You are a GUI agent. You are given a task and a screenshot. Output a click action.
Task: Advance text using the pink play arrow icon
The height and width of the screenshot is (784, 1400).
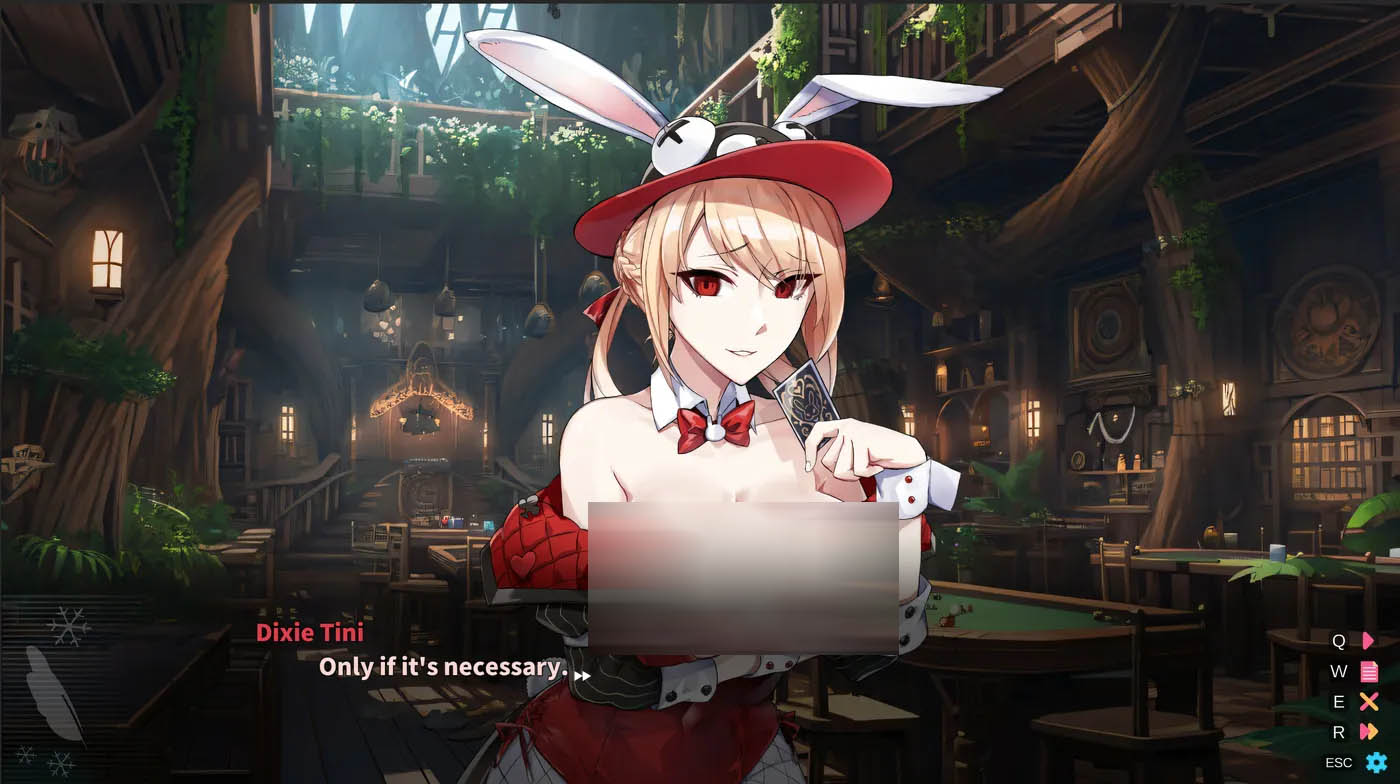coord(1368,641)
